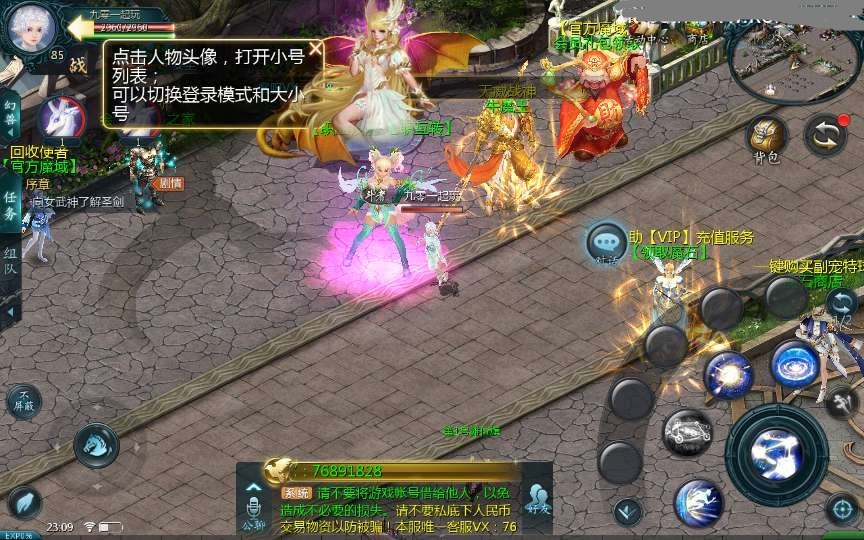Open the 对话 chat bubble button
This screenshot has width=864, height=540.
tap(607, 243)
